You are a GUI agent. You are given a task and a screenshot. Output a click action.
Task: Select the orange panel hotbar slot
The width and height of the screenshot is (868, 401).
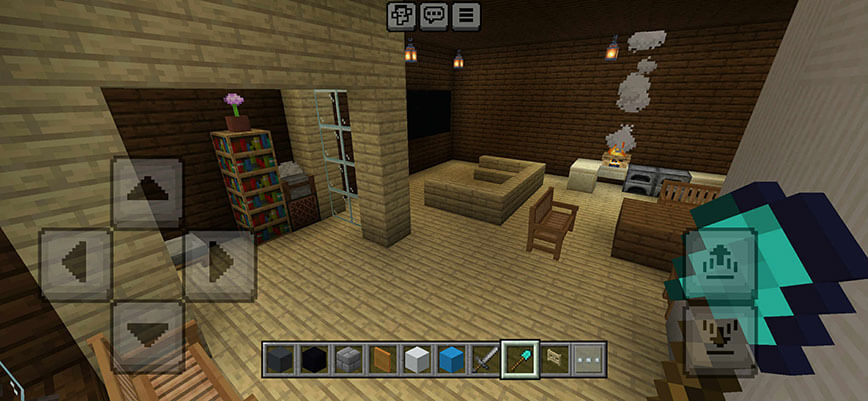tap(382, 358)
